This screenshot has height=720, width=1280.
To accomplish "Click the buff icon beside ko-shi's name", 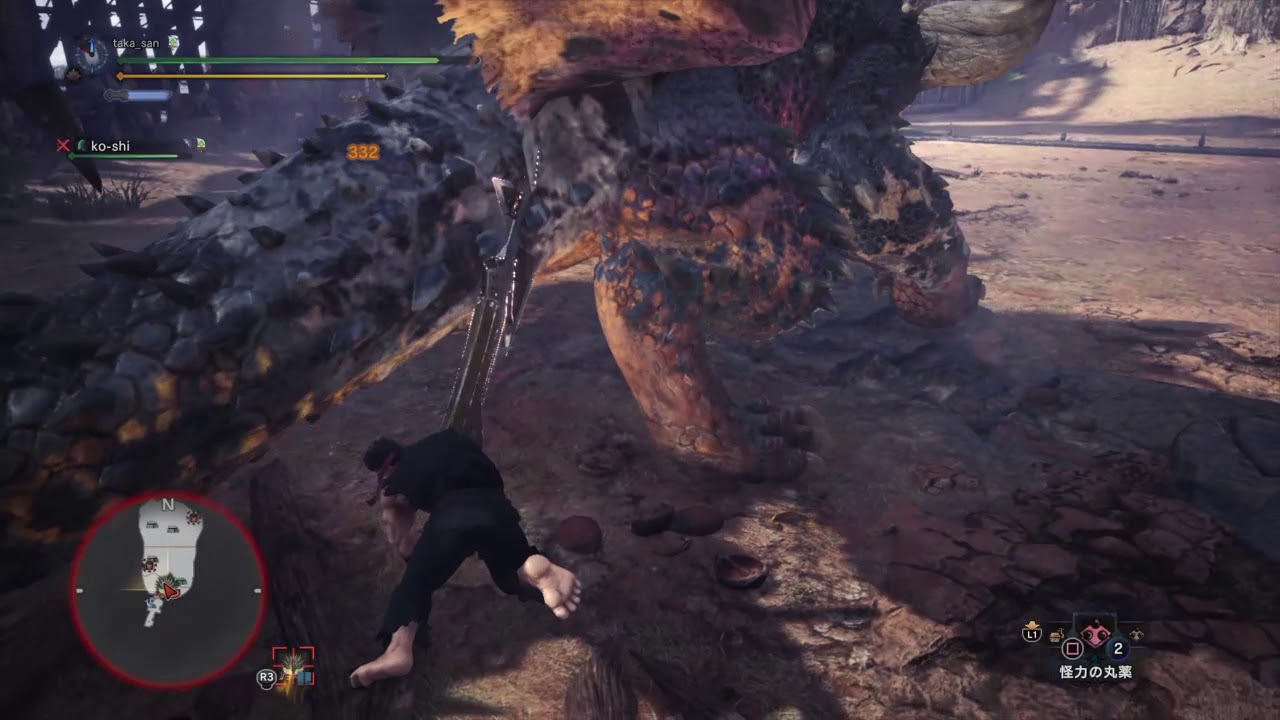I will coord(200,144).
